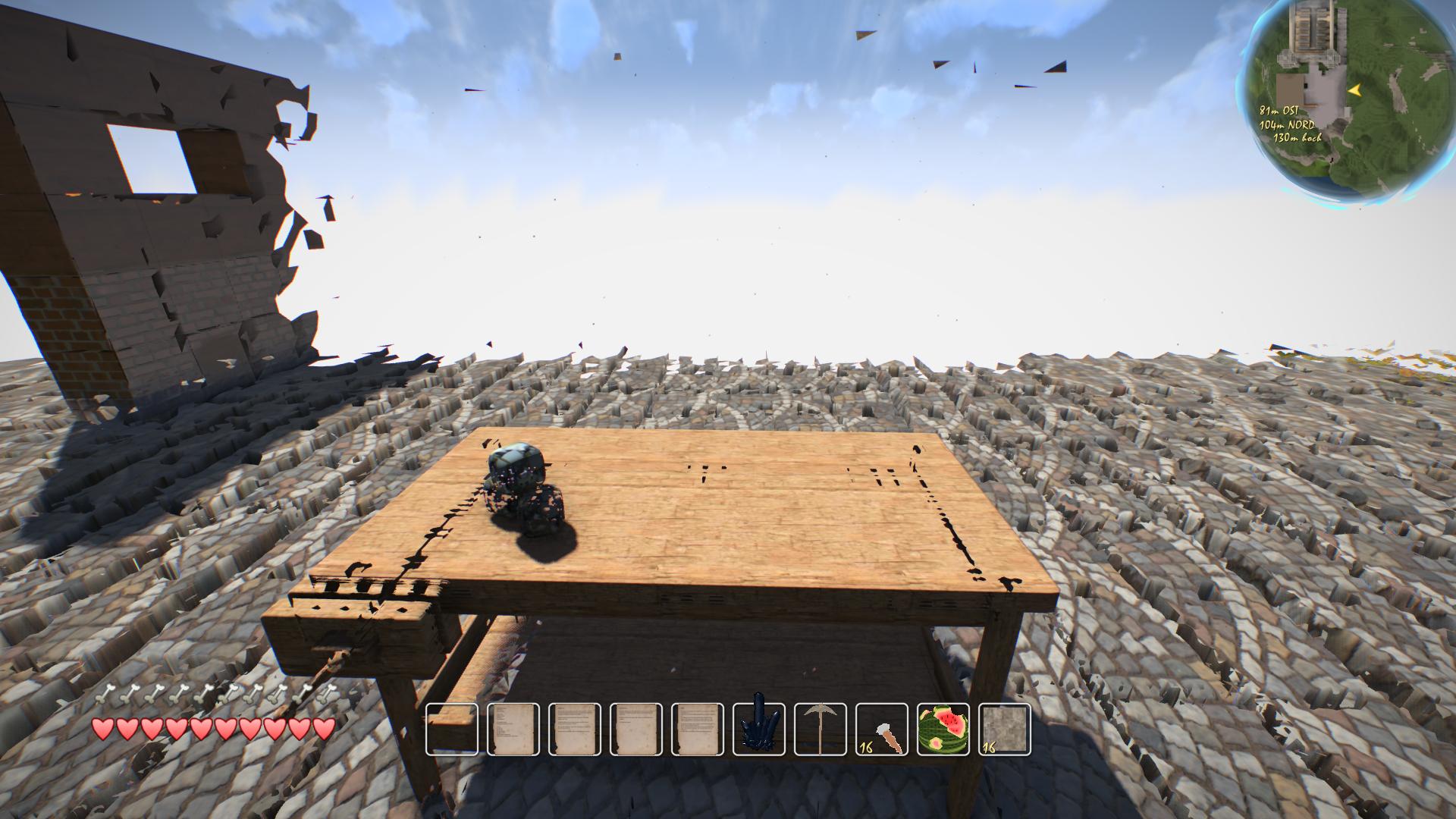The image size is (1456, 819).
Task: Select the stone block stack slot
Action: pos(1005,730)
